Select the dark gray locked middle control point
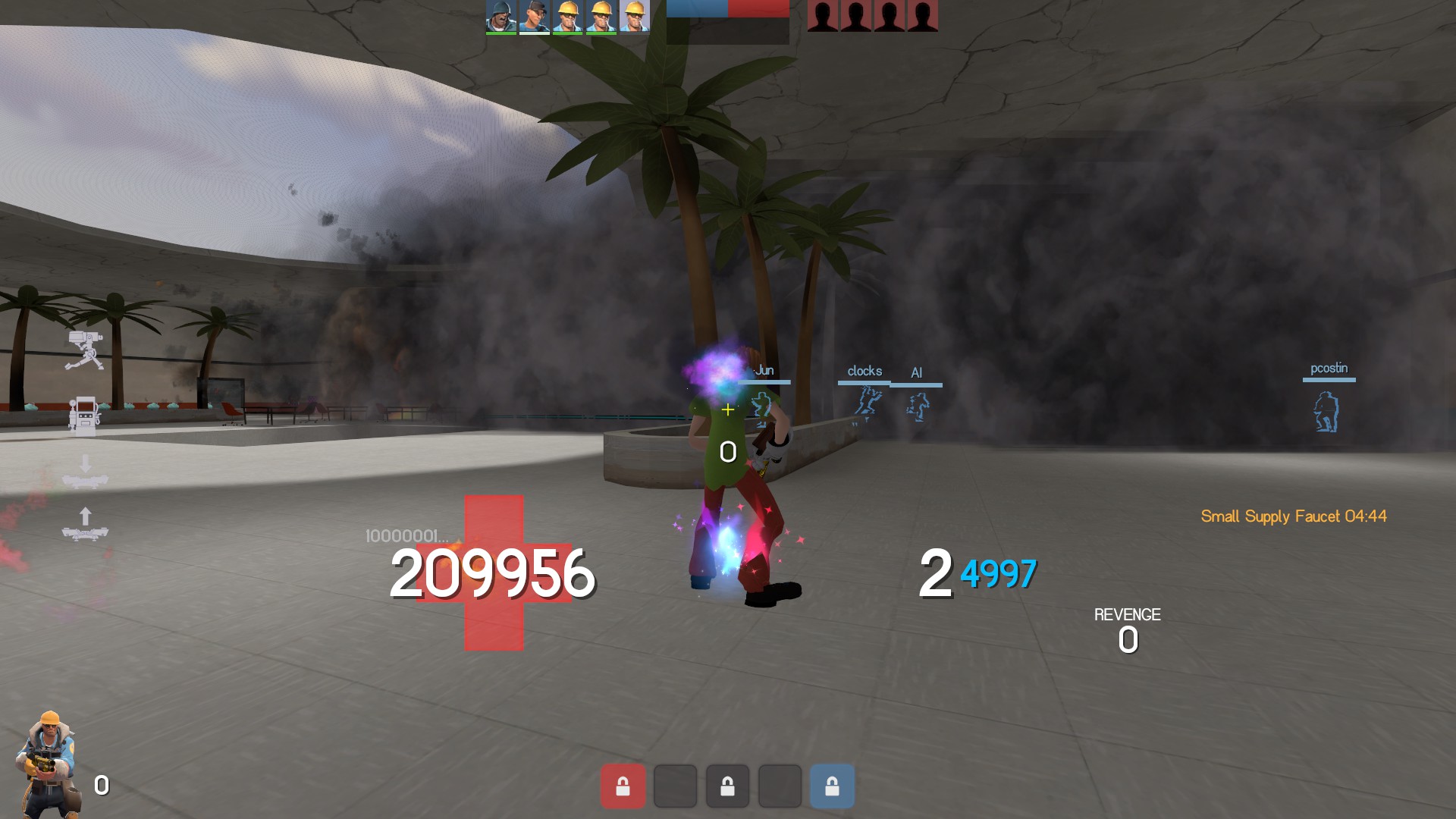 [727, 786]
